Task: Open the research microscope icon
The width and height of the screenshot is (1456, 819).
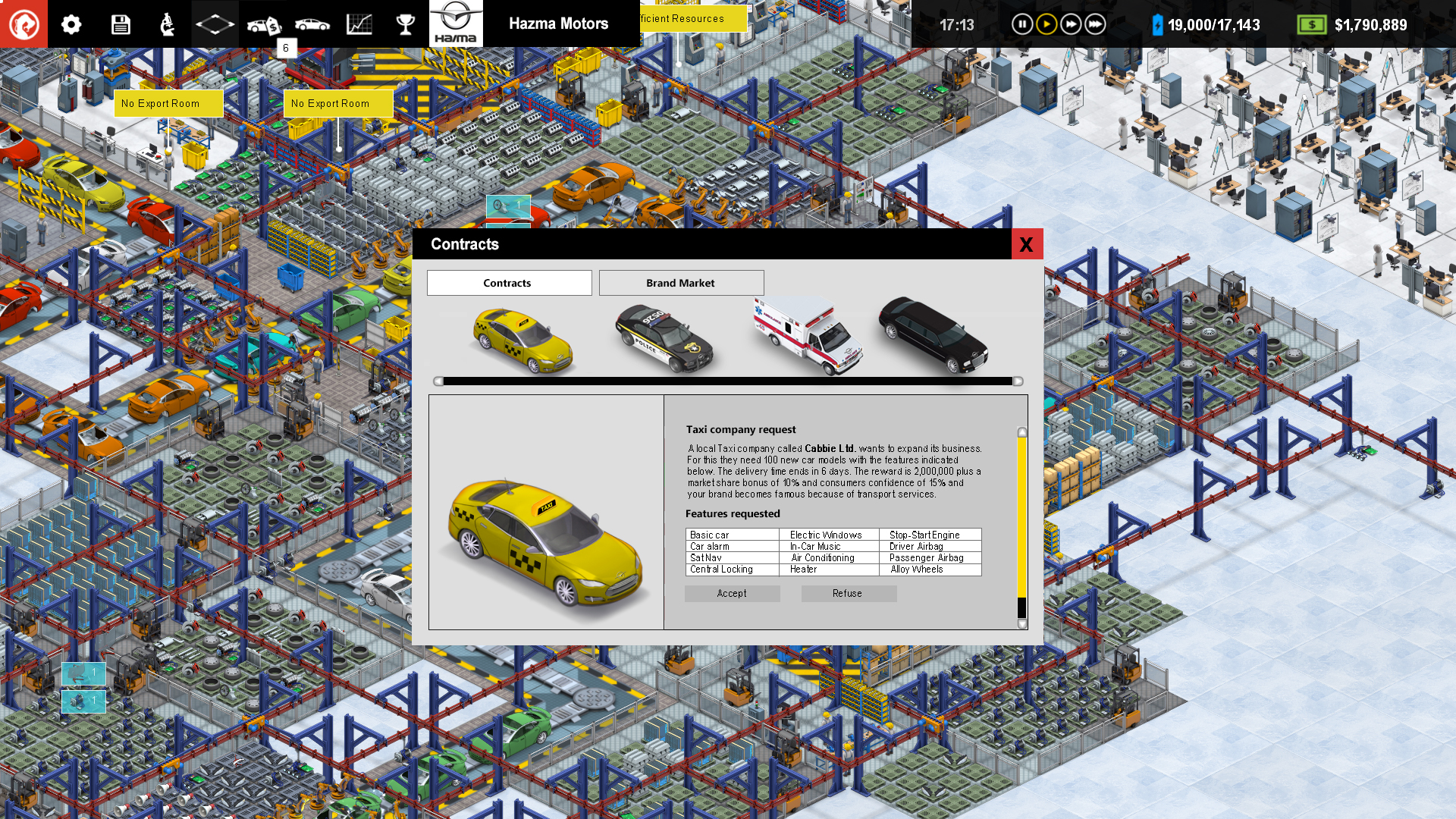Action: [167, 24]
